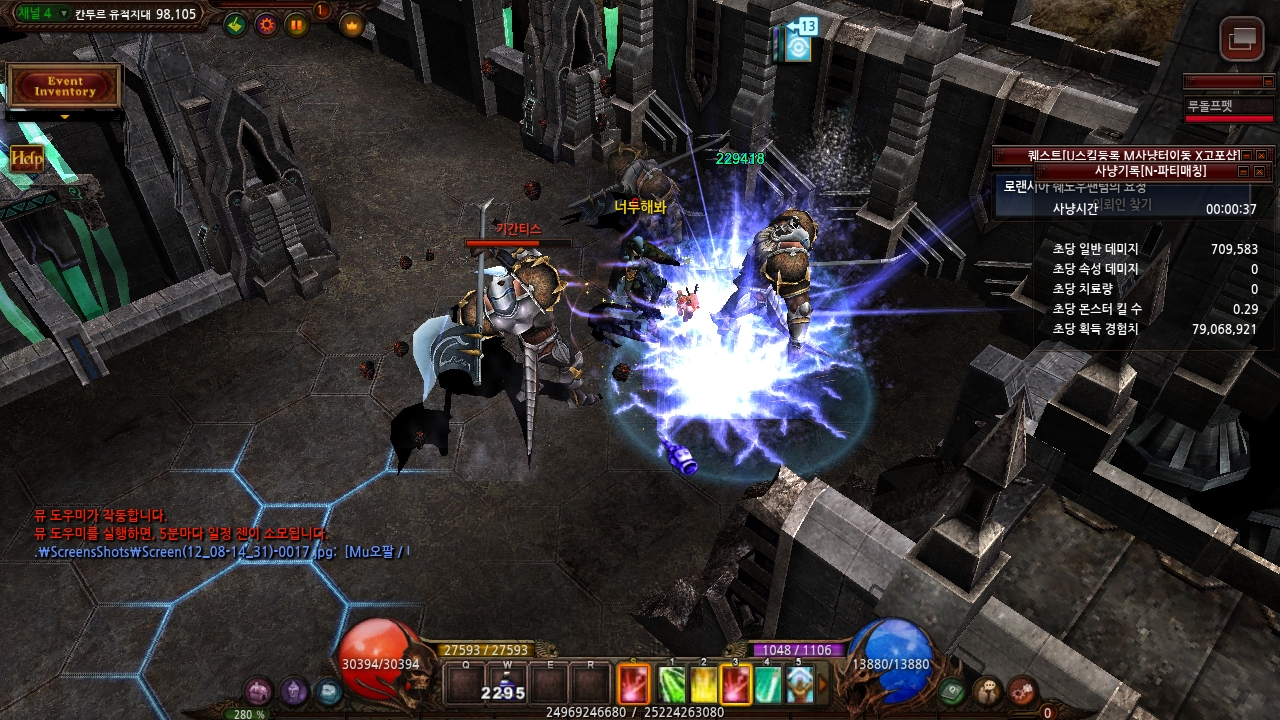Select the red skill in slot 3
The image size is (1280, 720).
(x=735, y=685)
